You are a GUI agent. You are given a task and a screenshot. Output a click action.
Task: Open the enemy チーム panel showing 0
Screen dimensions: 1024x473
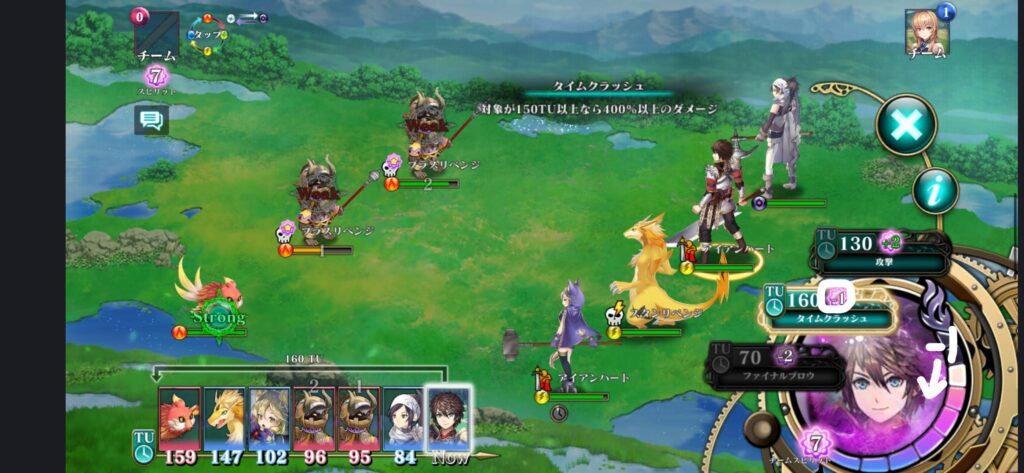[155, 36]
